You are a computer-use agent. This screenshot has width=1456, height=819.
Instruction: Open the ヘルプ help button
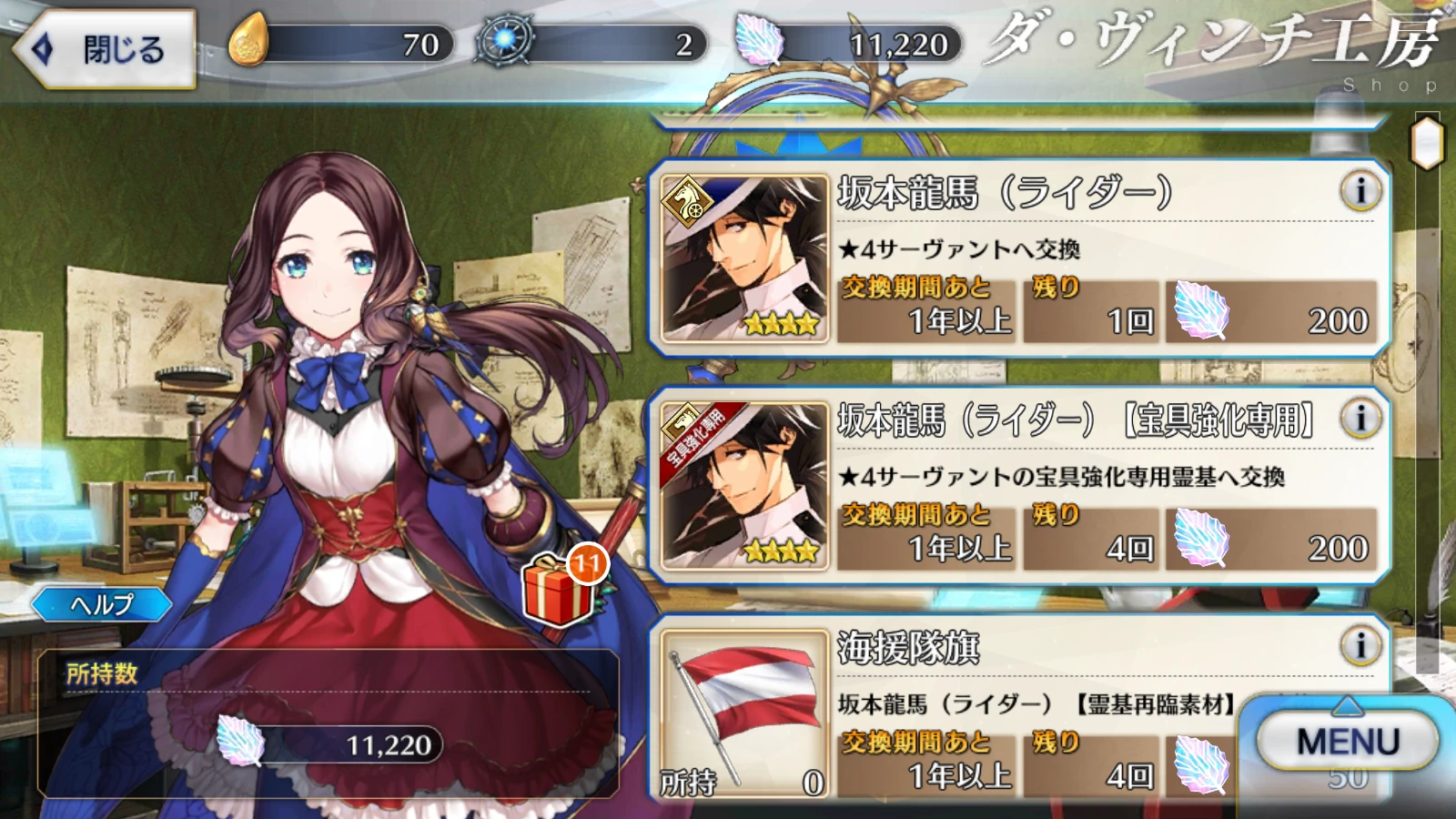click(x=102, y=604)
